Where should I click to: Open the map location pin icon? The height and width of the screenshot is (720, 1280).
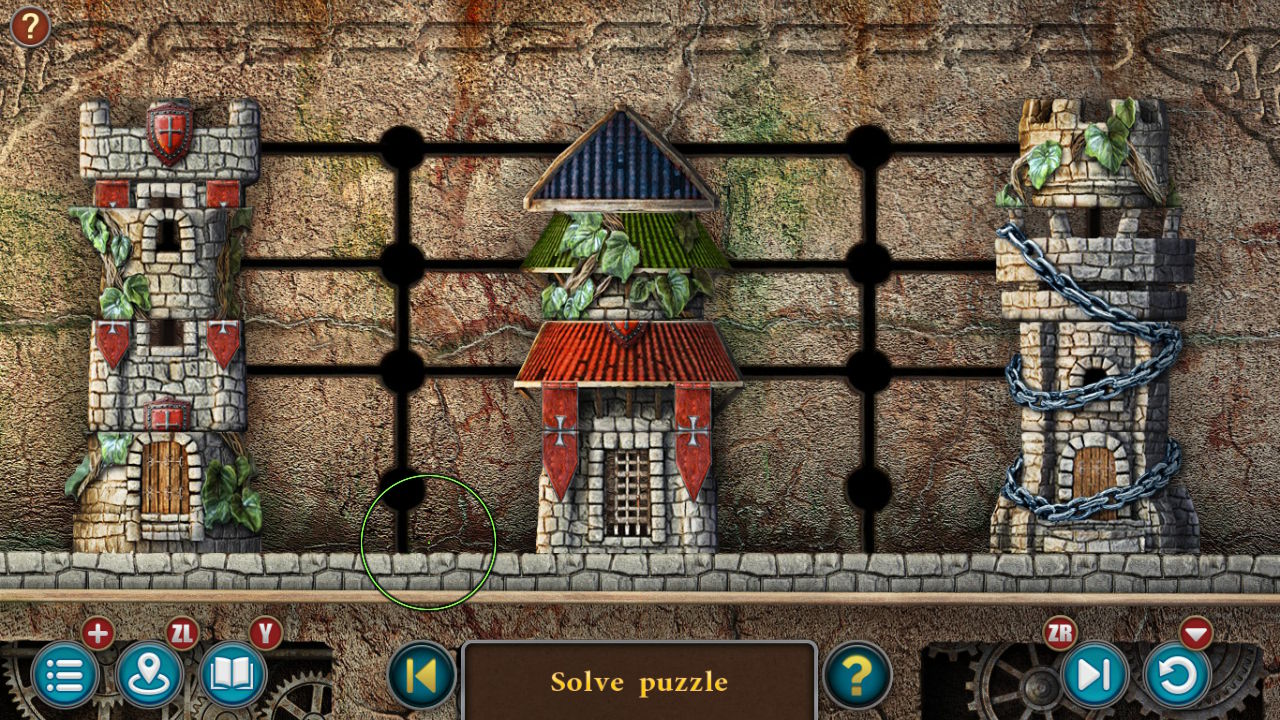click(148, 676)
